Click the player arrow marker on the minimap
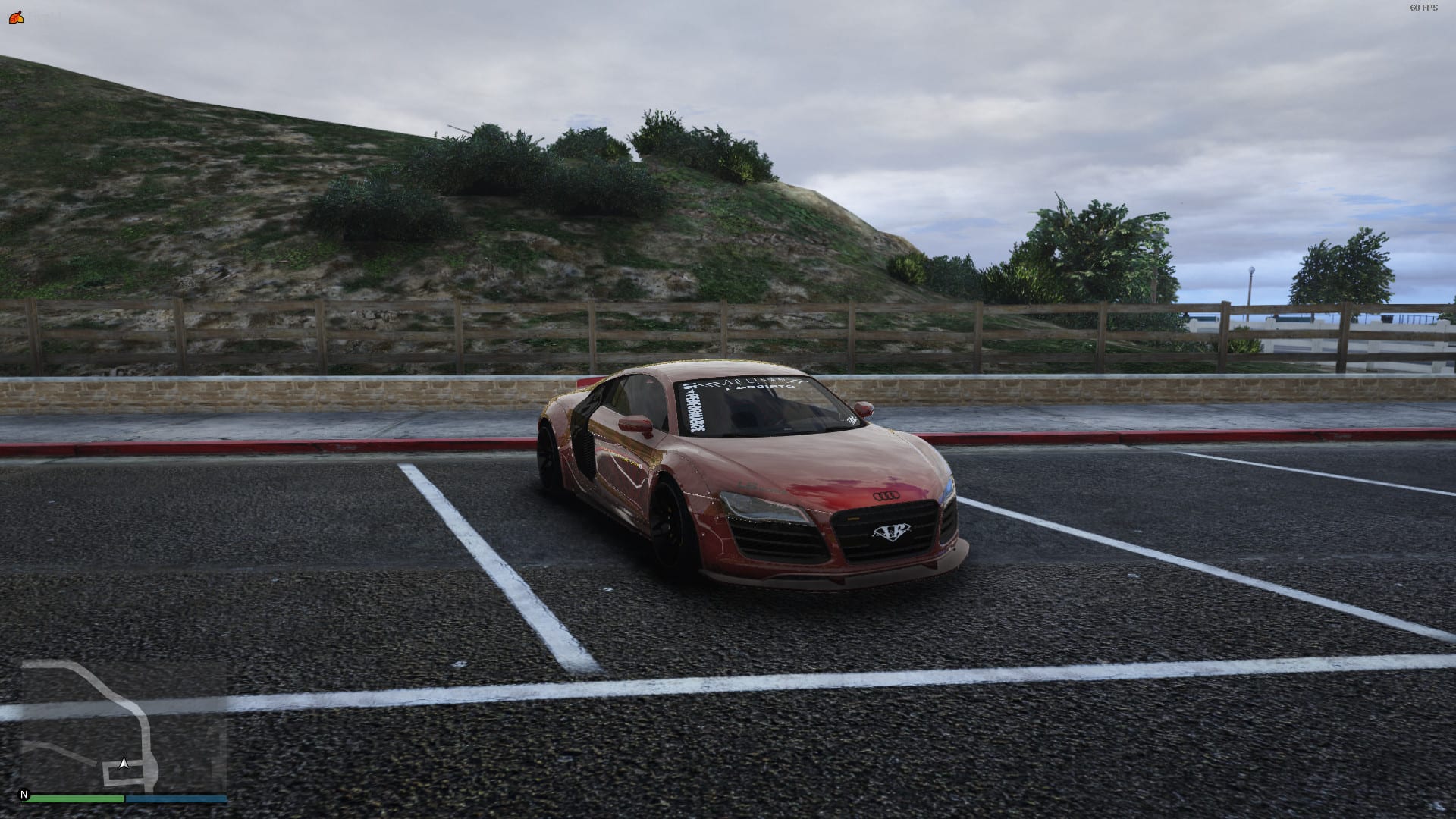This screenshot has width=1456, height=819. pos(124,763)
